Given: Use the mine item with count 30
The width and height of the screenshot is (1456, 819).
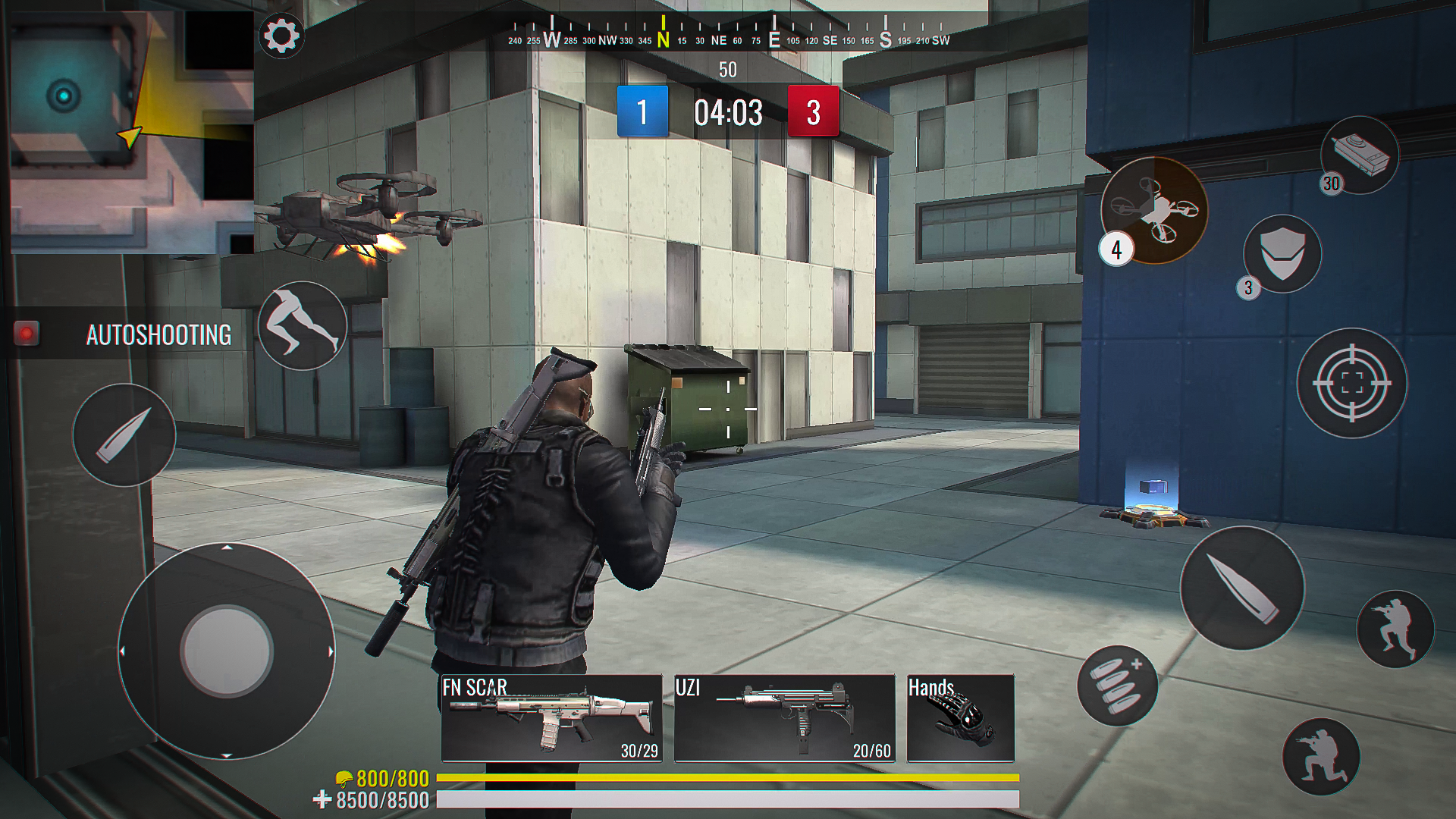Looking at the screenshot, I should [x=1360, y=155].
